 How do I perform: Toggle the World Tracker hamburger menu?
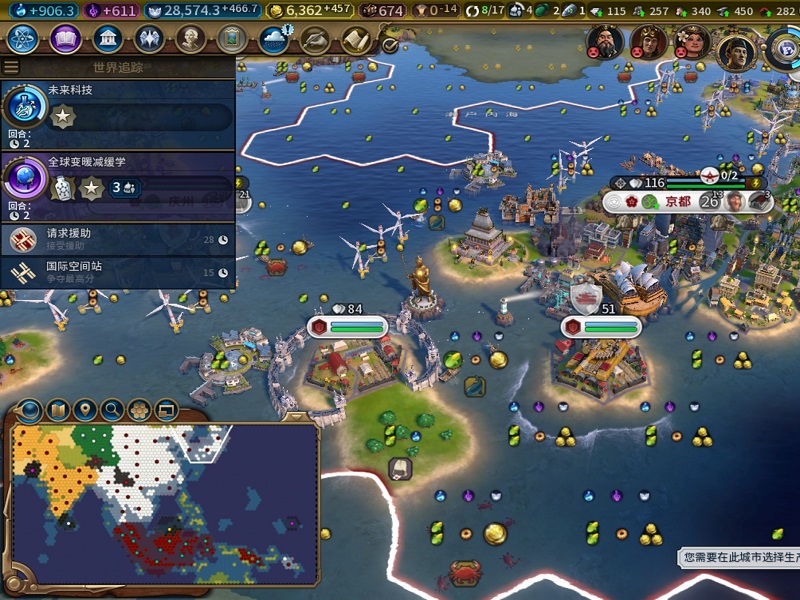pyautogui.click(x=11, y=67)
